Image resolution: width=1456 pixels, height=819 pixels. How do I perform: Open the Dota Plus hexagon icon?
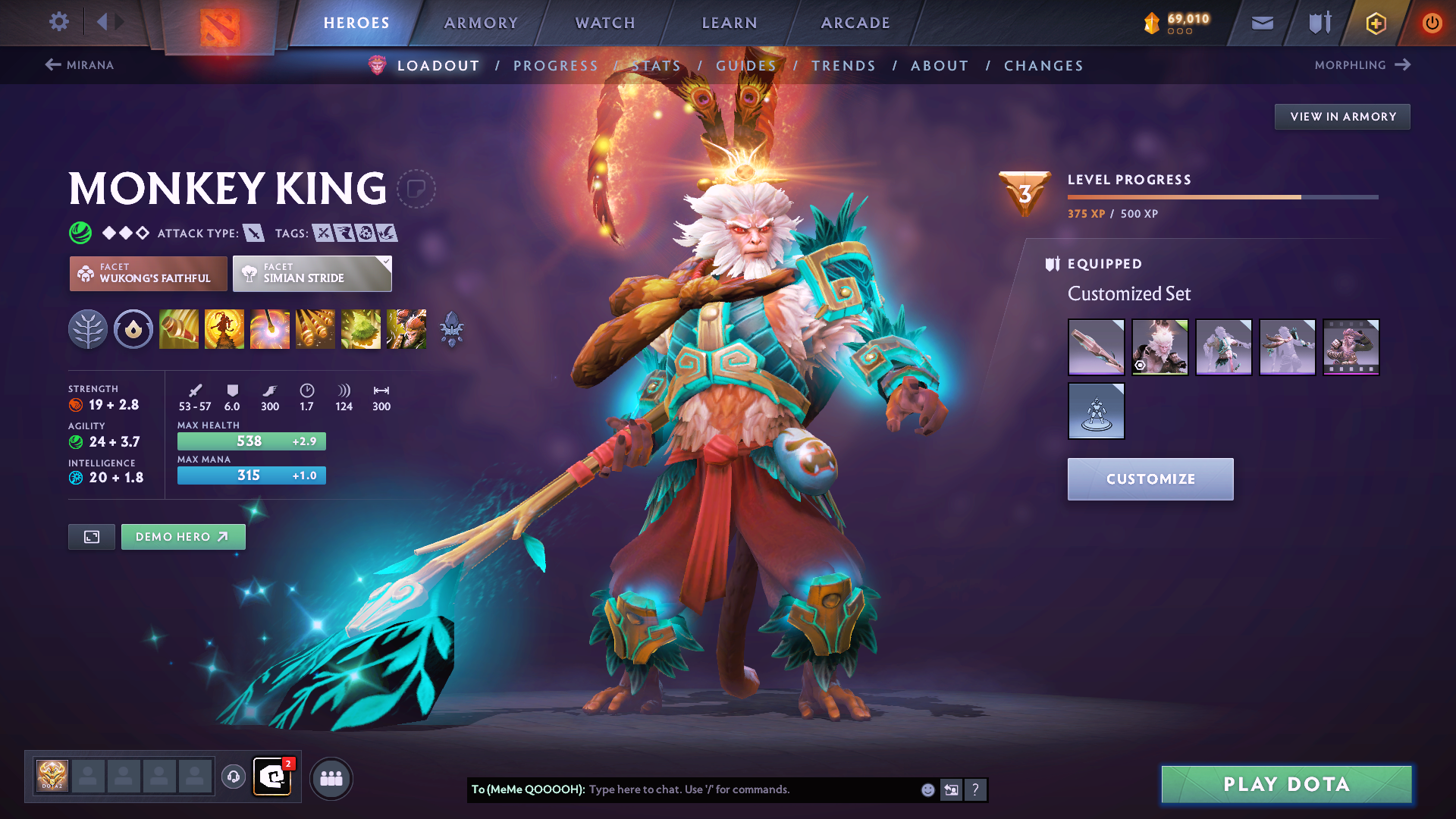1373,23
